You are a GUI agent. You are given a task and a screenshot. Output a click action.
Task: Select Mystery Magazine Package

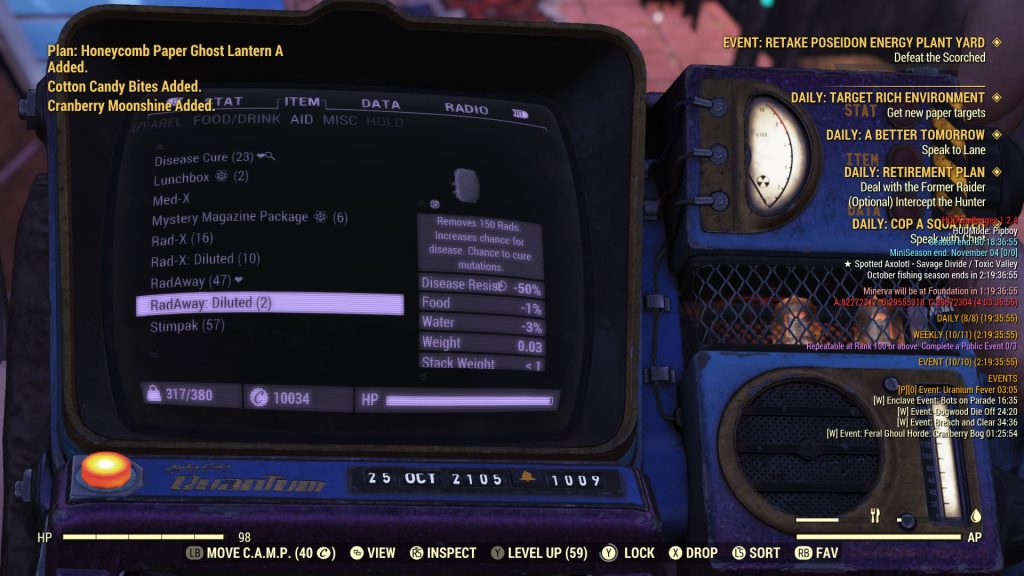click(230, 218)
